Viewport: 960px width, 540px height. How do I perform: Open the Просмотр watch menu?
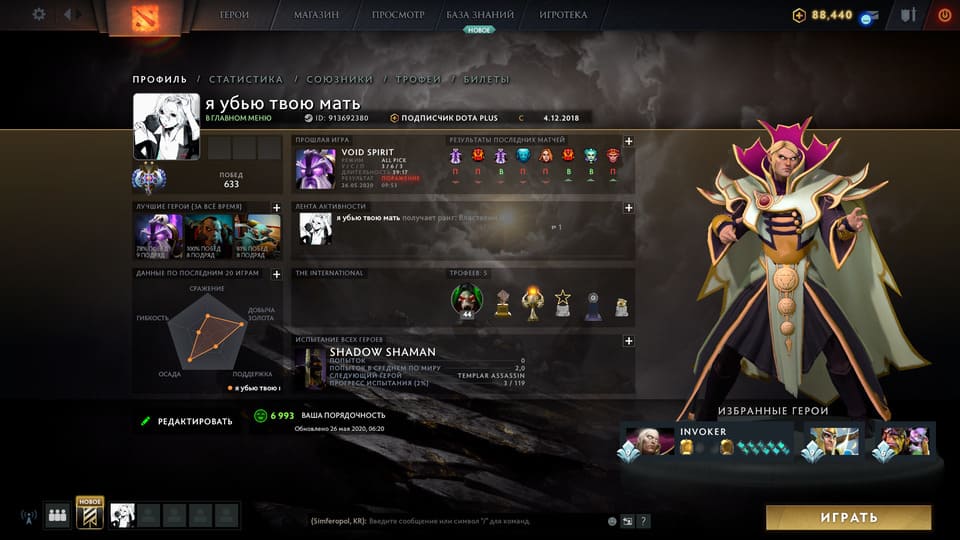point(398,15)
